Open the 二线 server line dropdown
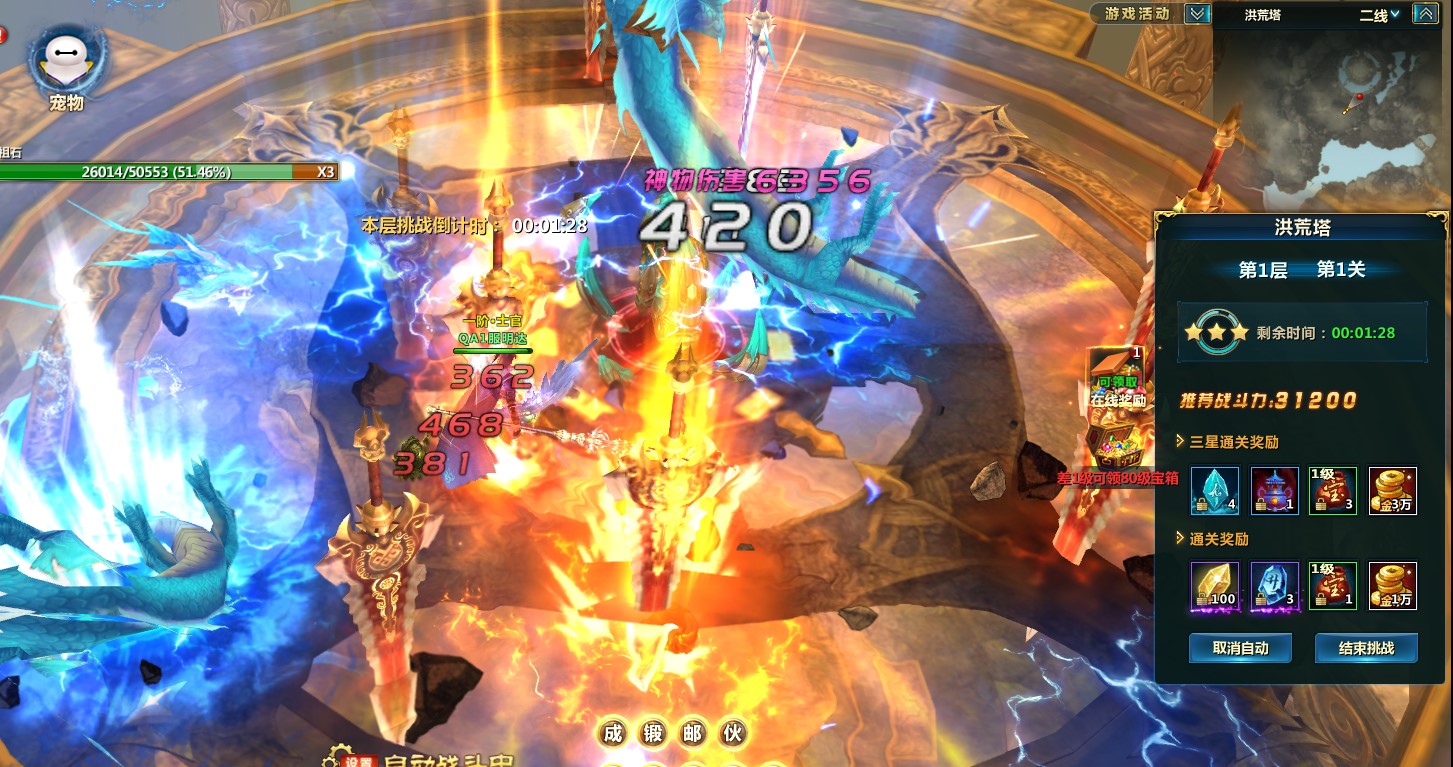 click(1379, 15)
